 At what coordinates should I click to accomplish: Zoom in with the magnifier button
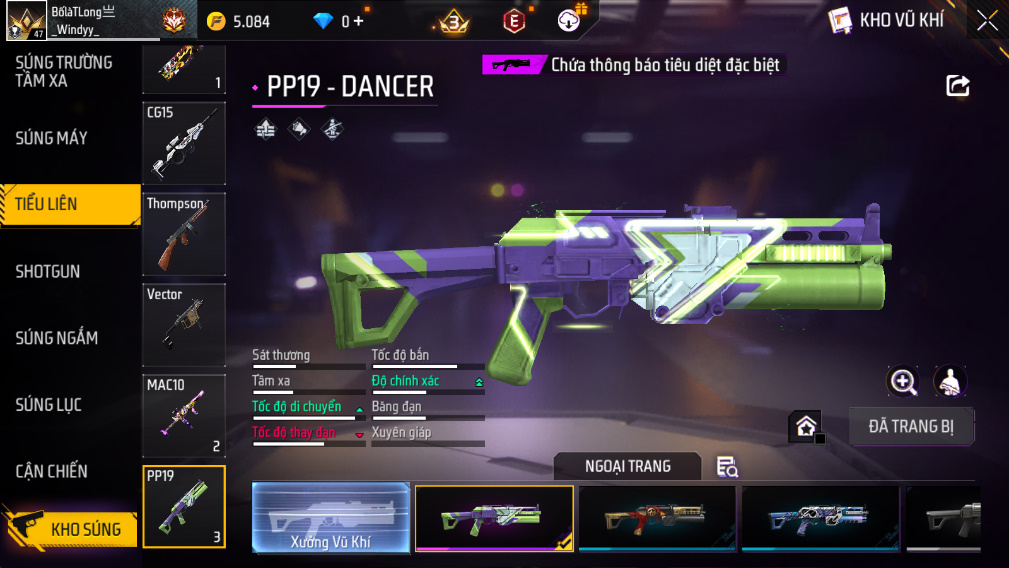pyautogui.click(x=903, y=381)
